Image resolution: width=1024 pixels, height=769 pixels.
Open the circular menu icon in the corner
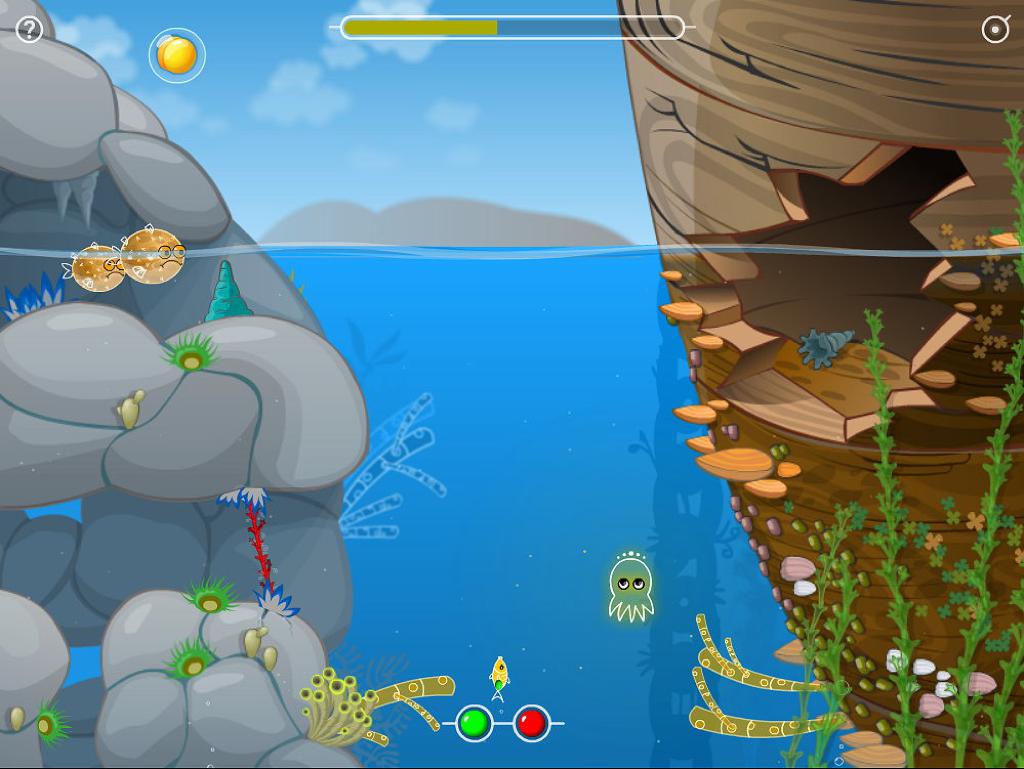(x=995, y=29)
